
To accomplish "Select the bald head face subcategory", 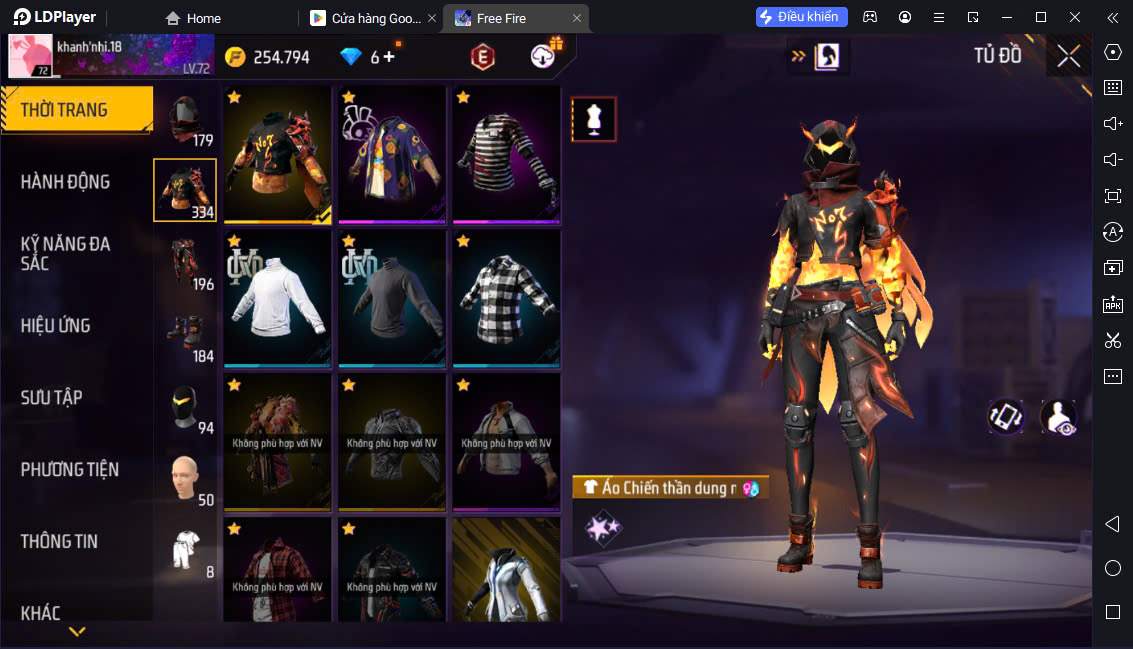I will click(185, 480).
